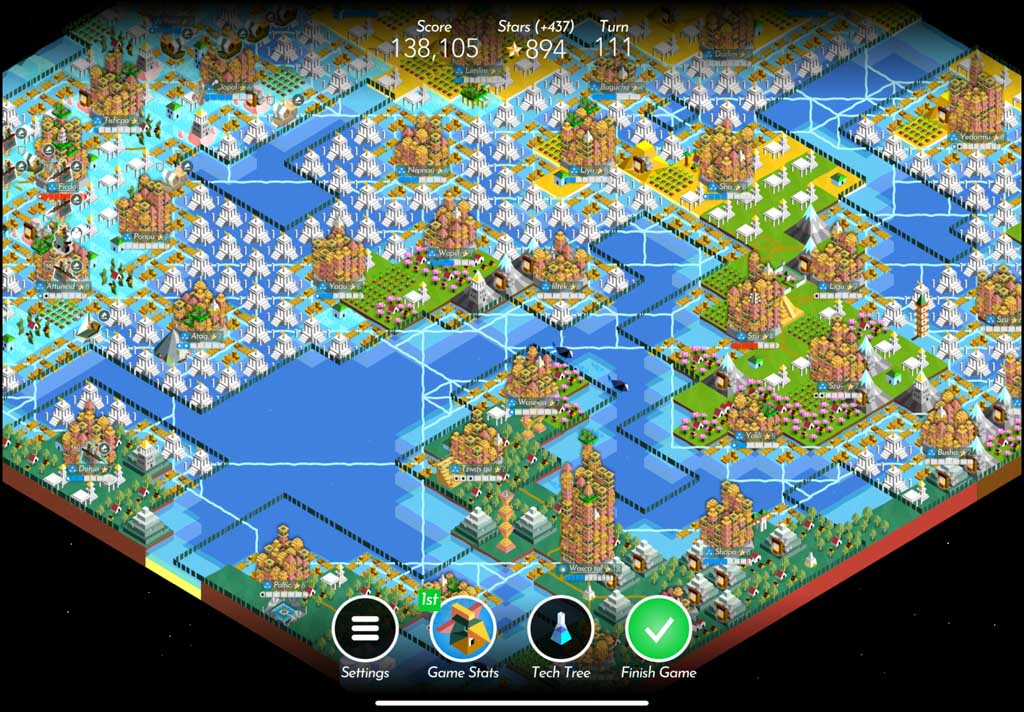Select the Yolu city name tag
This screenshot has height=712, width=1024.
pyautogui.click(x=754, y=435)
